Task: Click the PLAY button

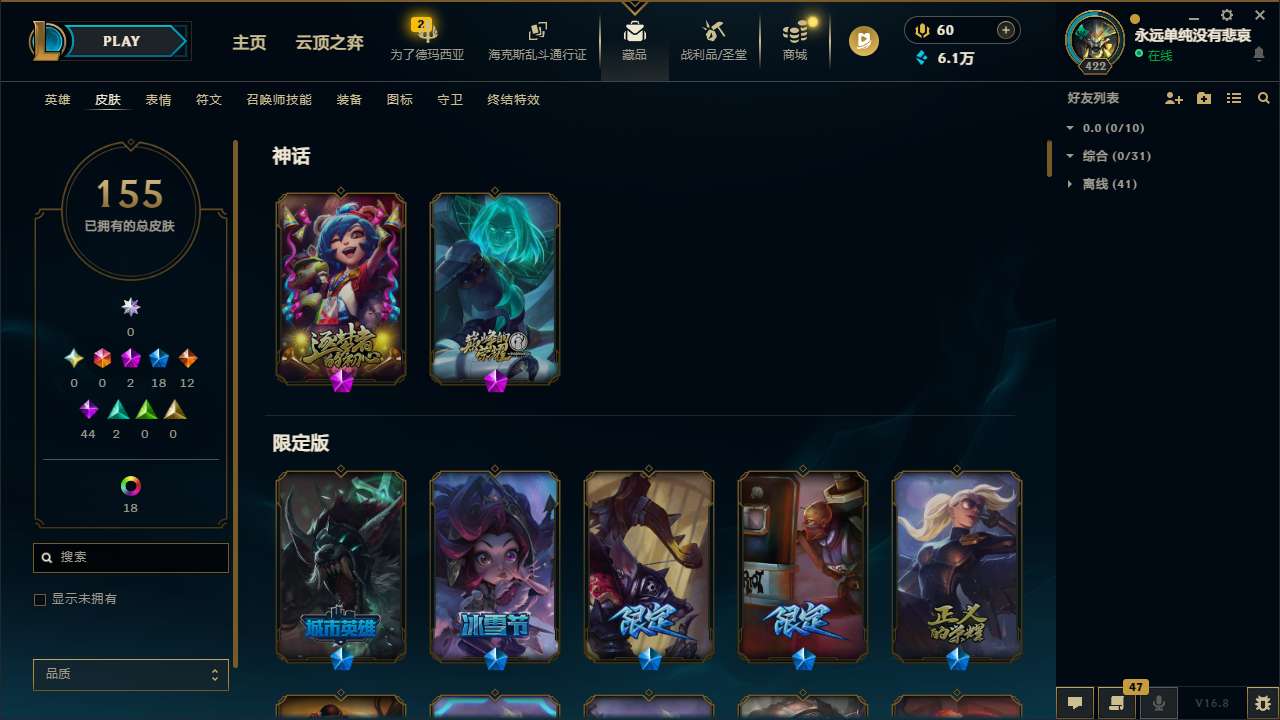Action: pos(121,41)
